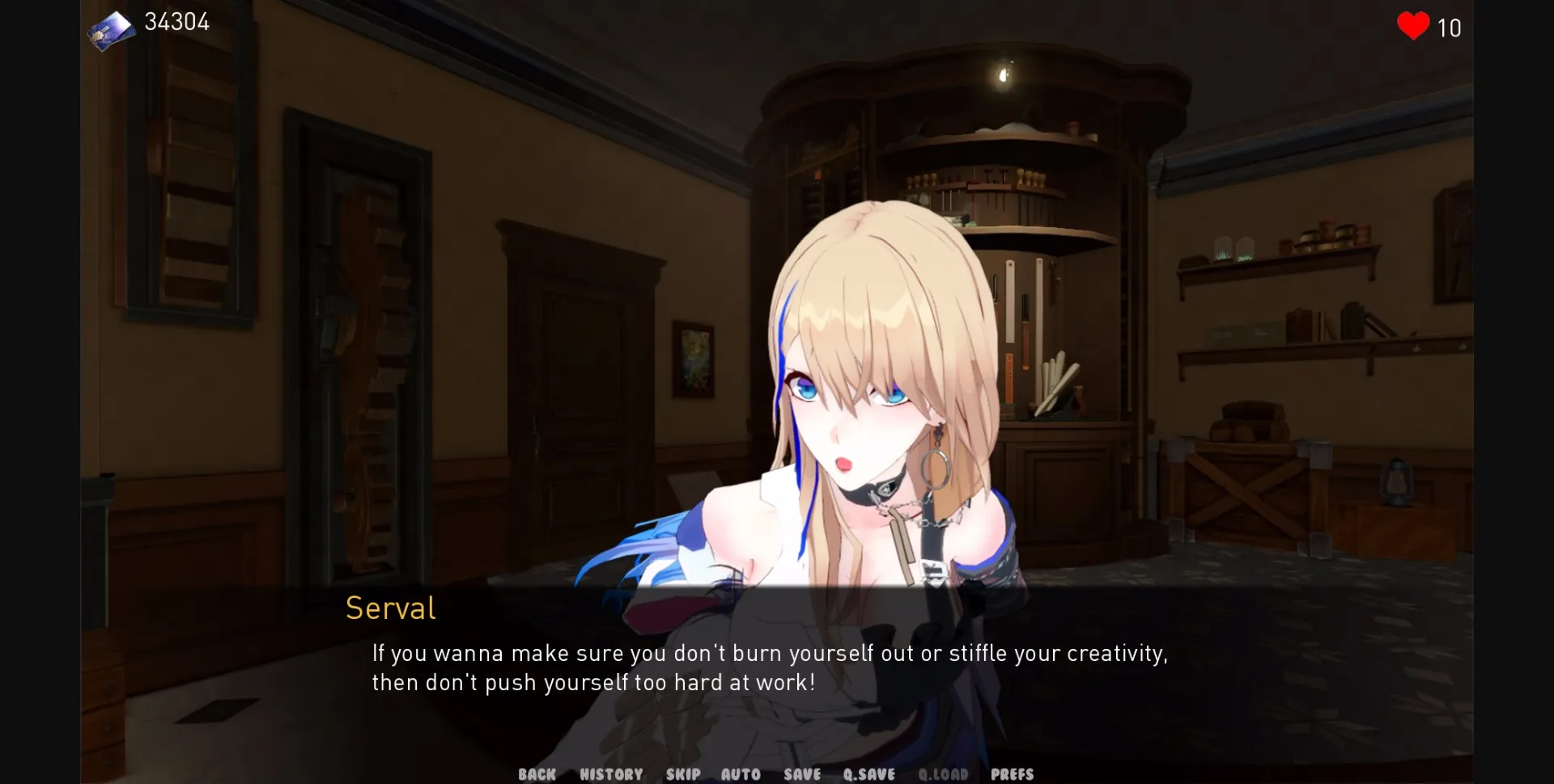Enable Auto-forward dialogue mode

741,773
